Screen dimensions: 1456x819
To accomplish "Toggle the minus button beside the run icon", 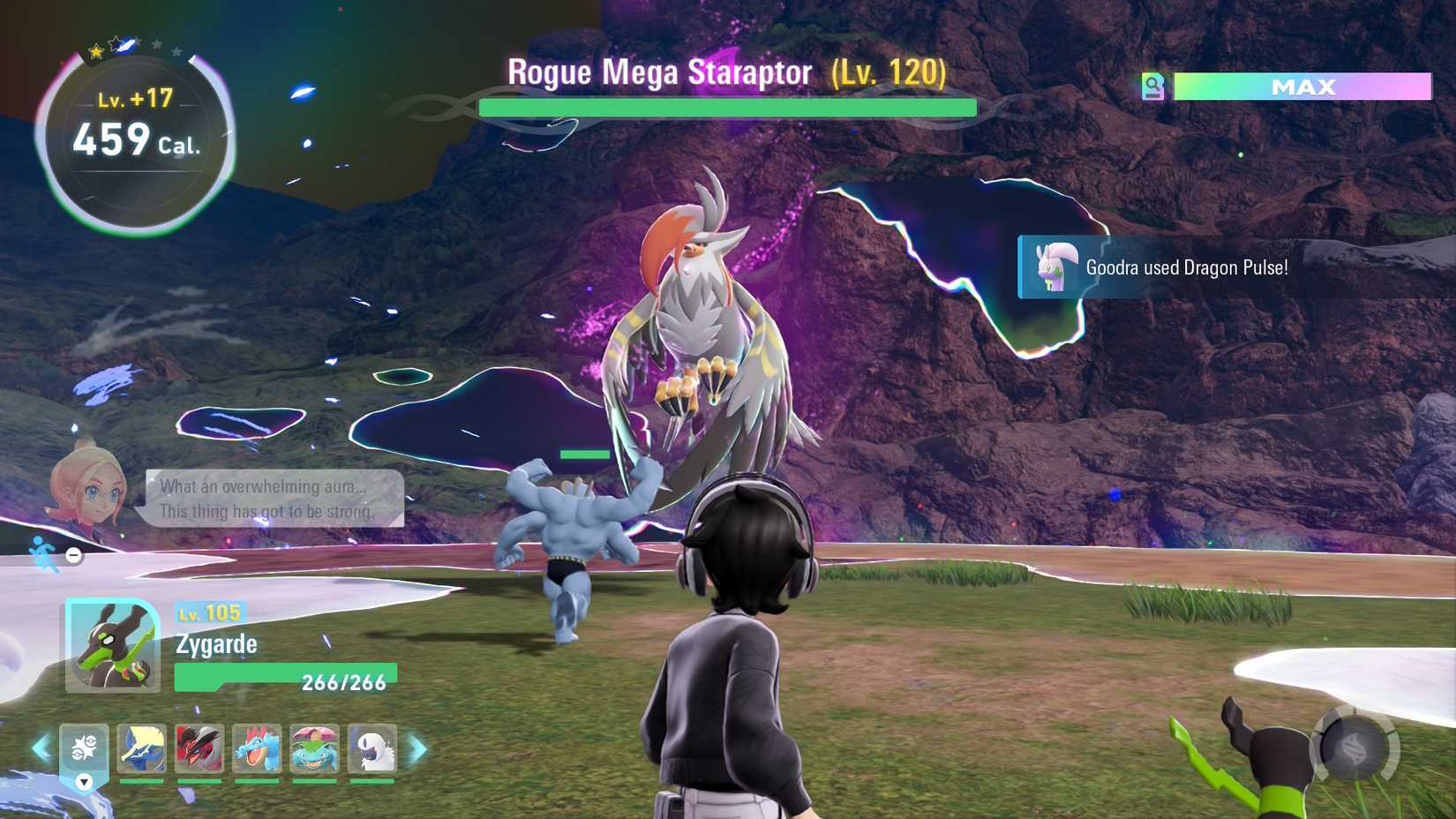I will 73,556.
